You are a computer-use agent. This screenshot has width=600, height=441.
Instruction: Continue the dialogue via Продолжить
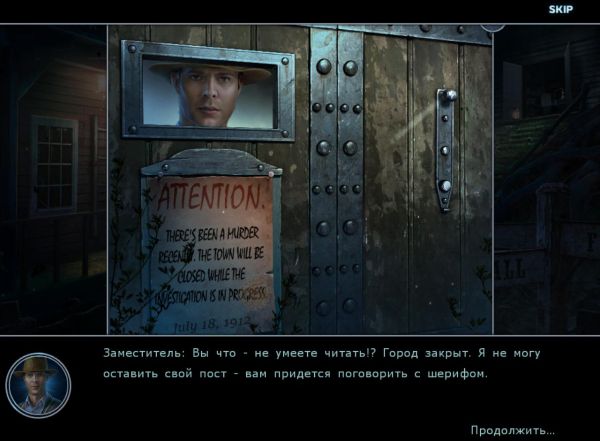pyautogui.click(x=512, y=430)
